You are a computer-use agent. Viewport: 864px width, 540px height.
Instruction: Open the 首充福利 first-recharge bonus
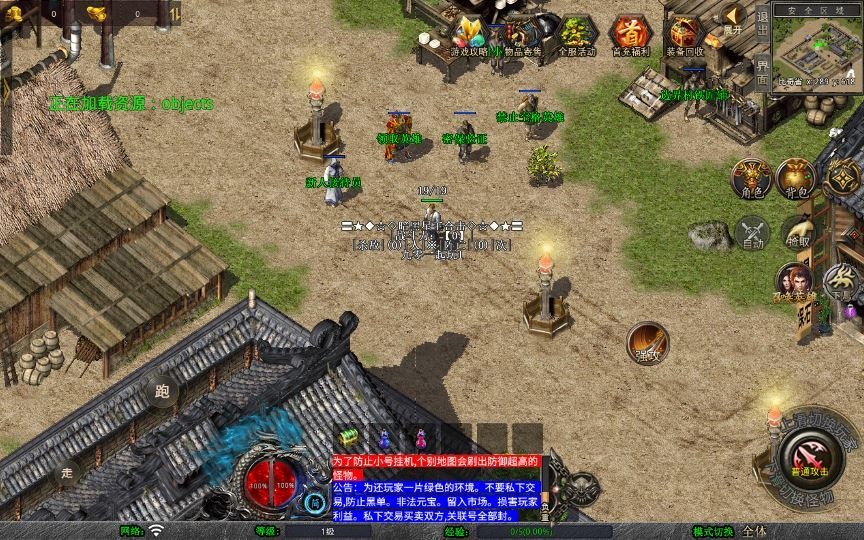[630, 35]
